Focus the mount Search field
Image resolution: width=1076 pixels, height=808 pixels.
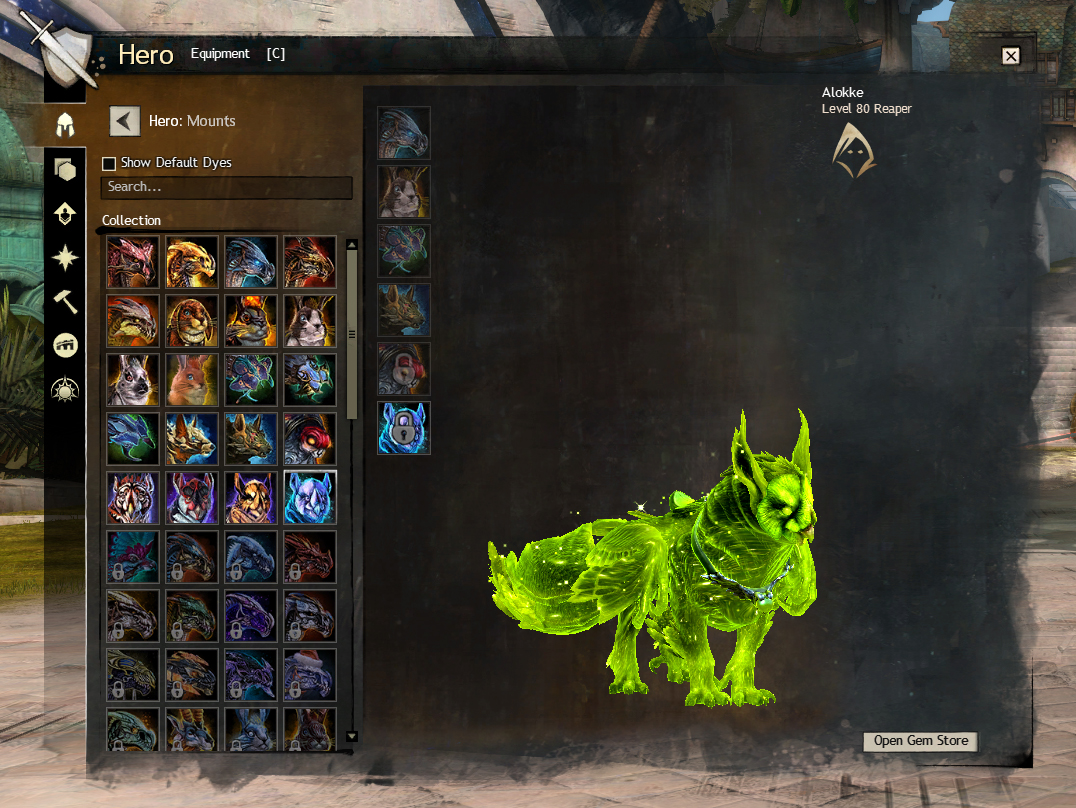[x=227, y=187]
